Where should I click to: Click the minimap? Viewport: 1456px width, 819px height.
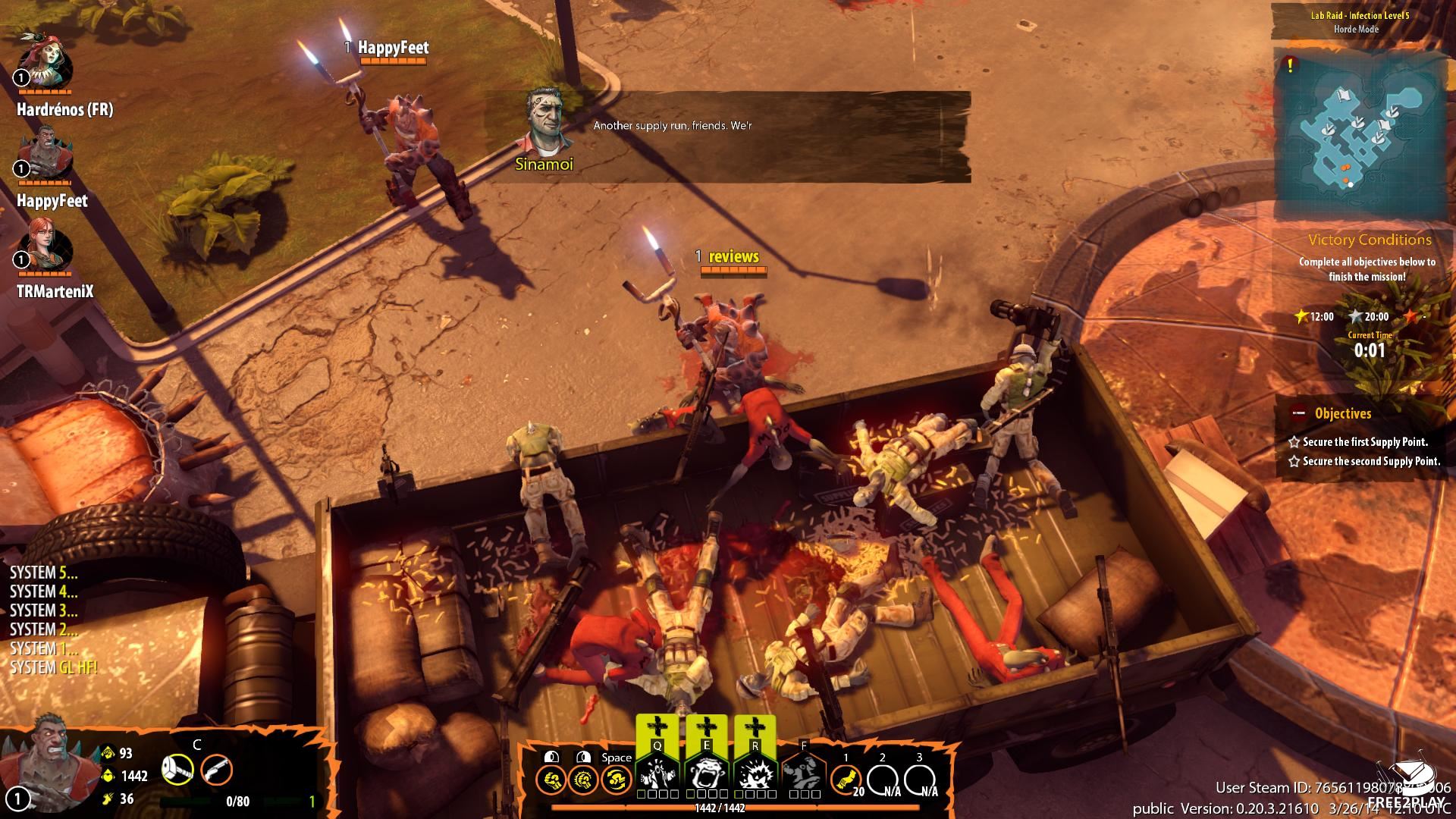click(1357, 136)
